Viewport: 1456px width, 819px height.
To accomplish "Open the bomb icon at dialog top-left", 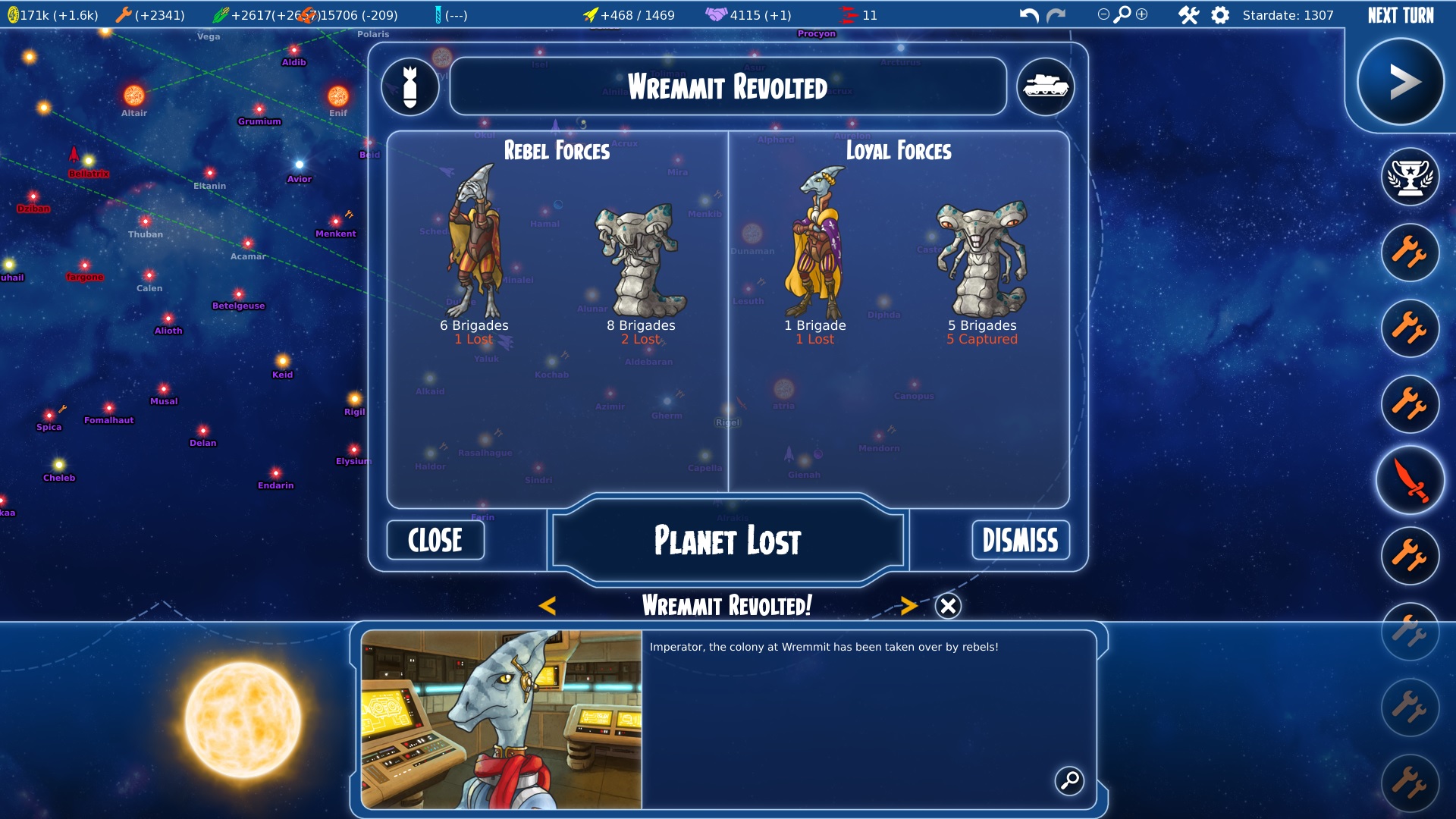I will click(410, 86).
